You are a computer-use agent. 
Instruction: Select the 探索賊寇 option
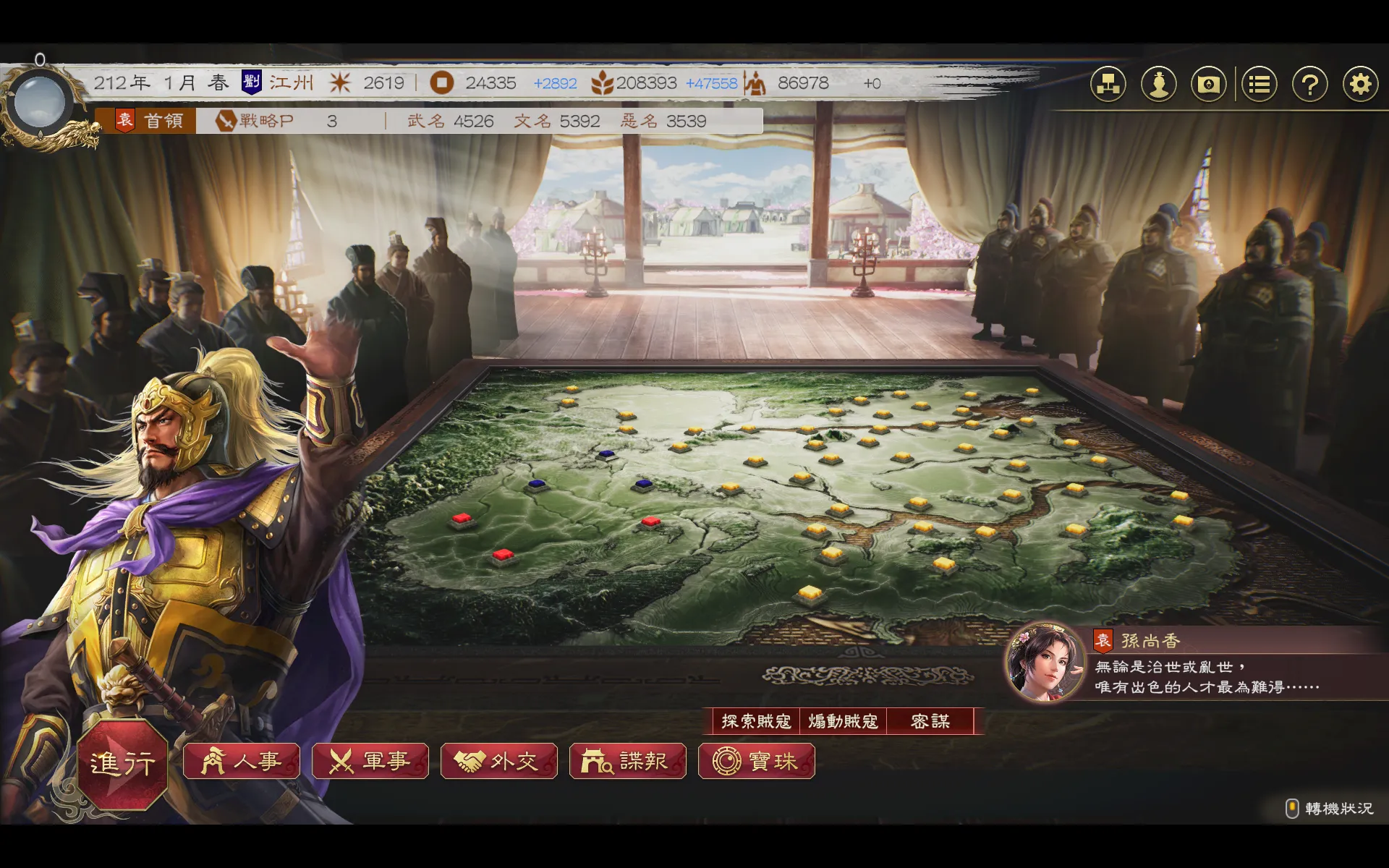[755, 721]
